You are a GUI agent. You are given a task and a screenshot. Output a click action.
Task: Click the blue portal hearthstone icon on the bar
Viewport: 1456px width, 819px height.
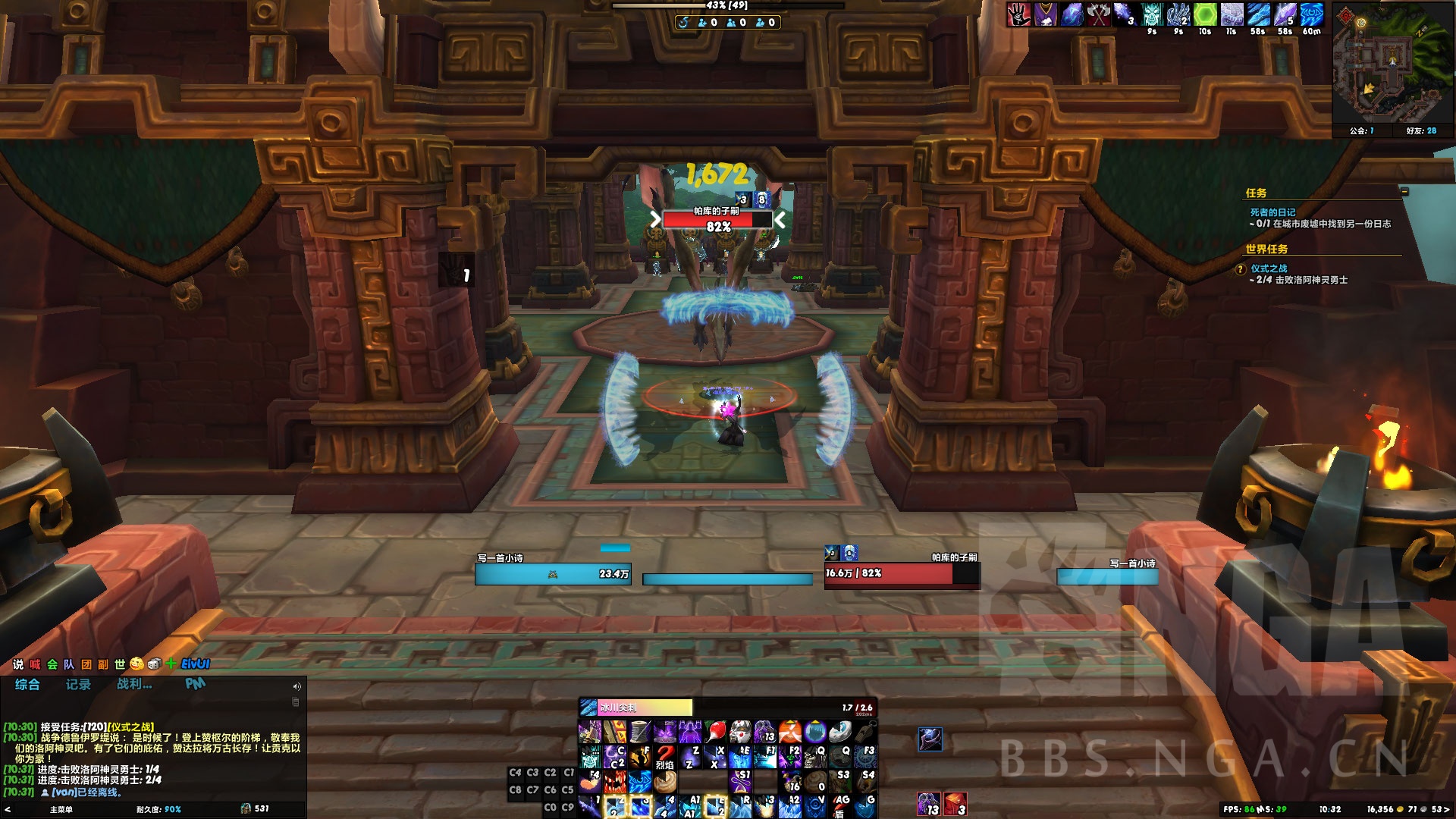click(814, 730)
